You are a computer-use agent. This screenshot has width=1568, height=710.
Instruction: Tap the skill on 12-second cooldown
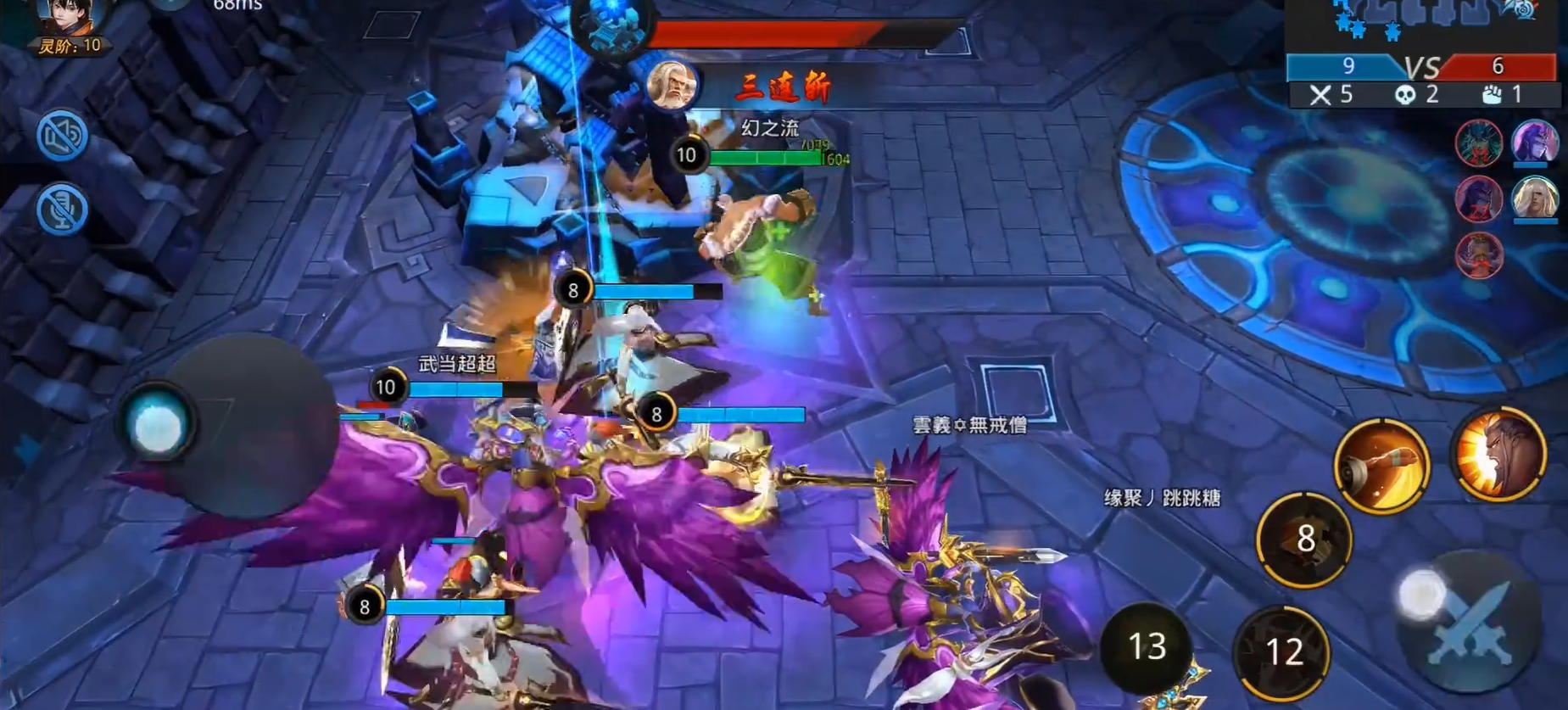click(1282, 651)
